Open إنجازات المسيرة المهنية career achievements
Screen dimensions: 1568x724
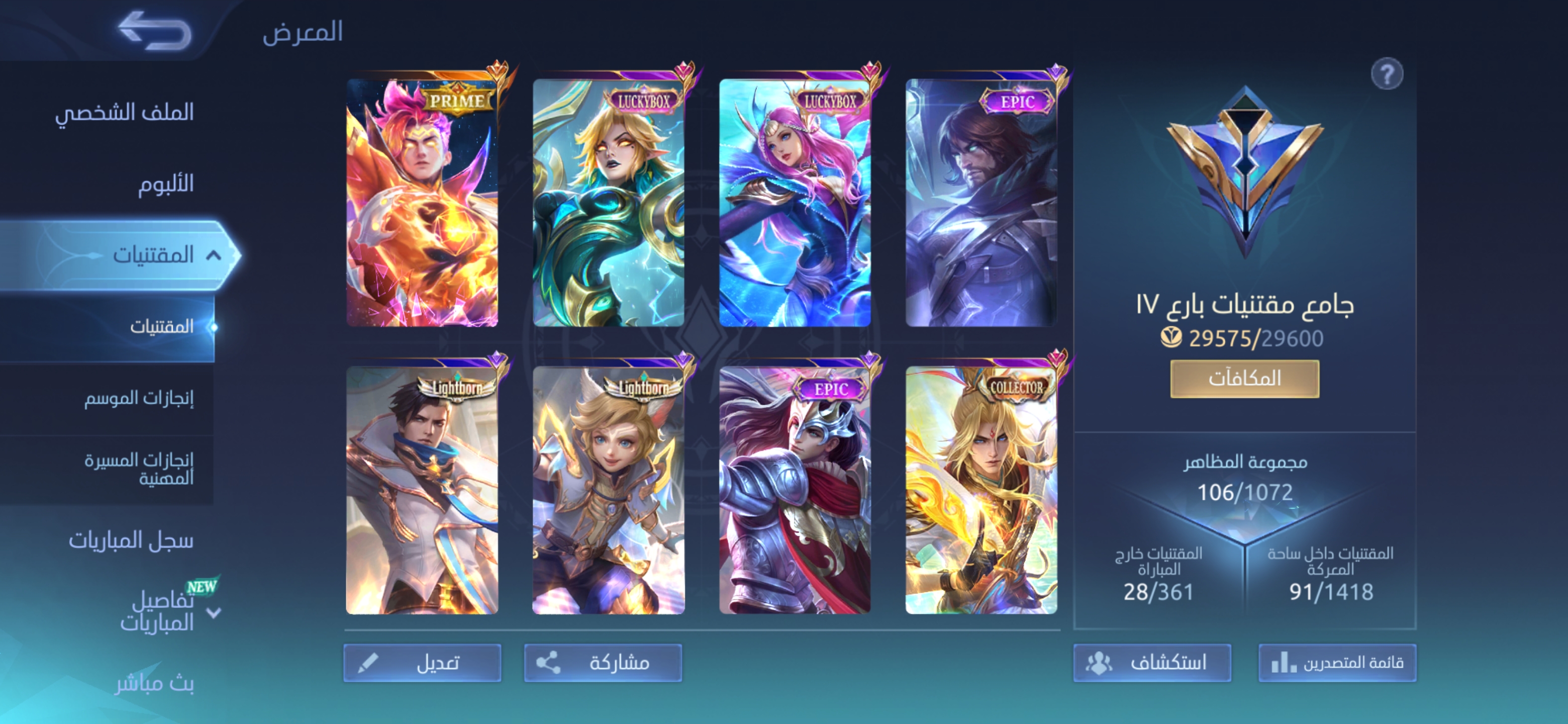[139, 469]
